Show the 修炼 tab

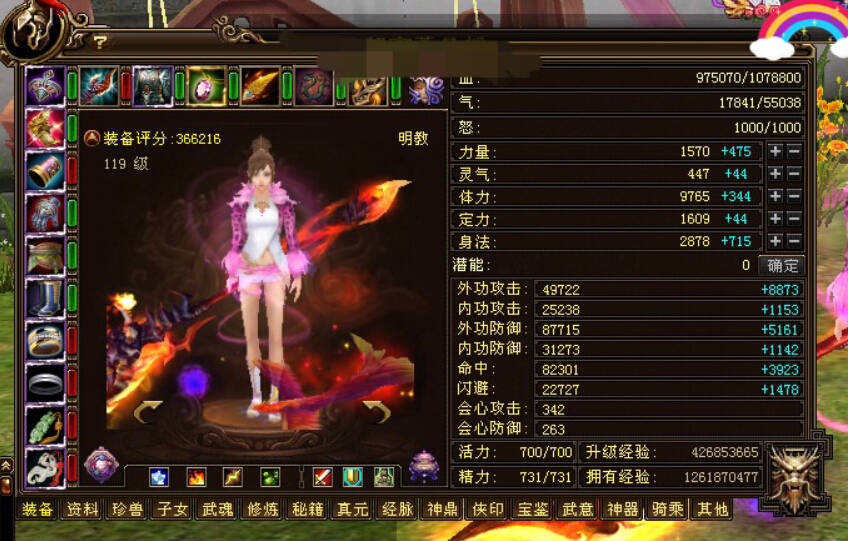(262, 509)
